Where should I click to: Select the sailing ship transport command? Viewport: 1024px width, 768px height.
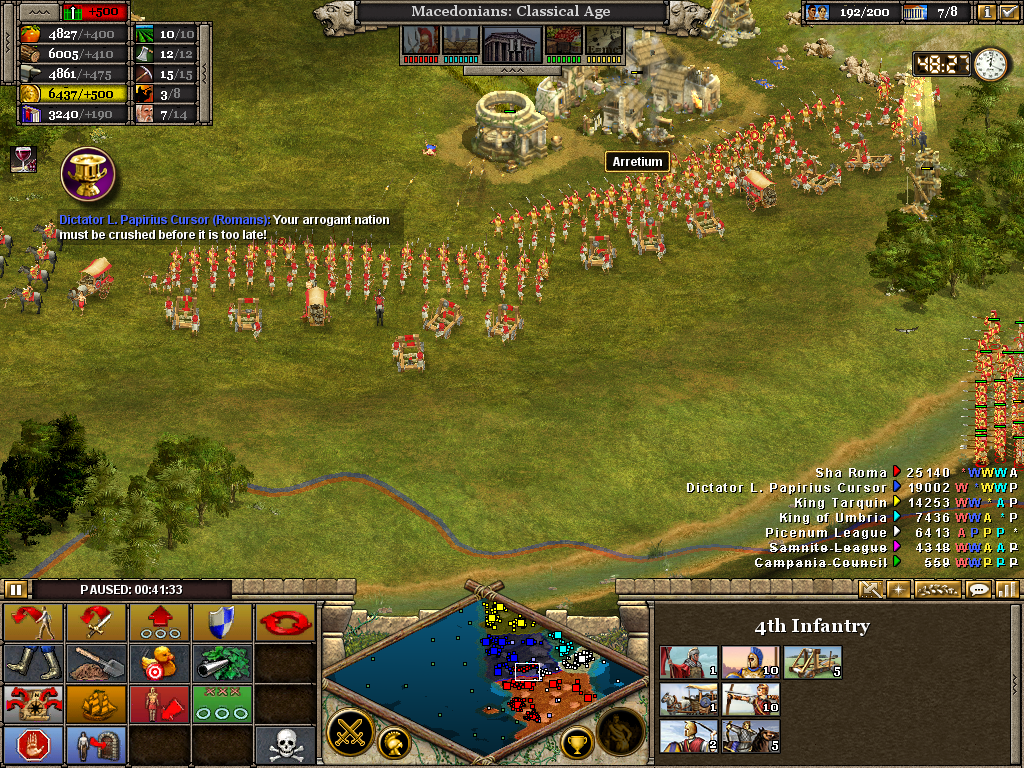[x=97, y=701]
